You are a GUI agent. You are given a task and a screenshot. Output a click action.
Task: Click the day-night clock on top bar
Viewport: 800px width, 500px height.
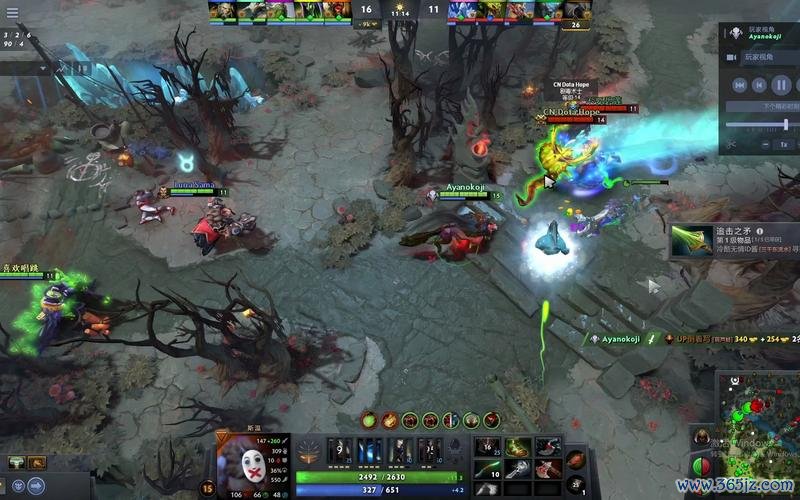click(400, 10)
